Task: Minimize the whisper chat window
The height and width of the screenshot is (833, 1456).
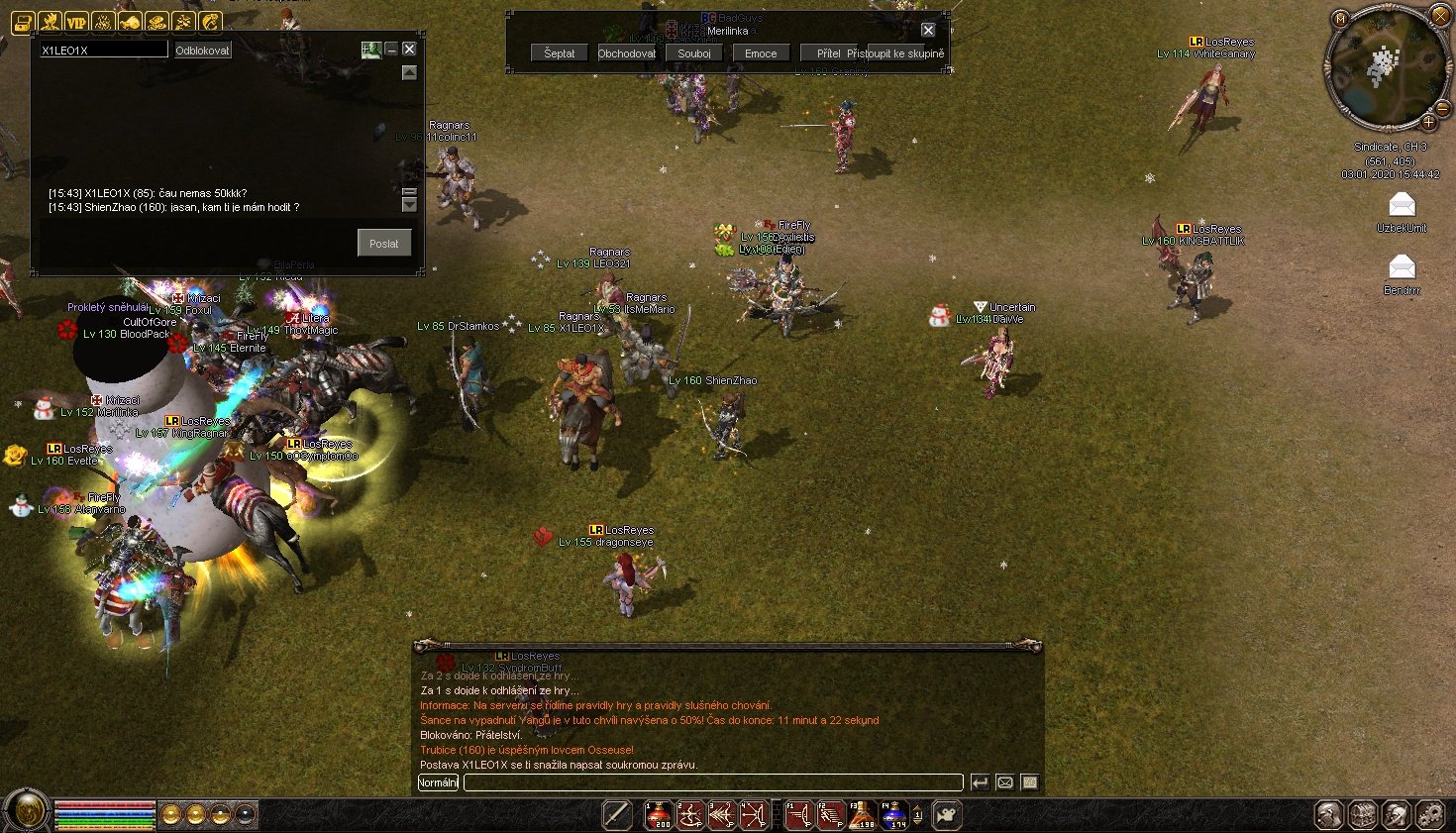Action: point(391,49)
